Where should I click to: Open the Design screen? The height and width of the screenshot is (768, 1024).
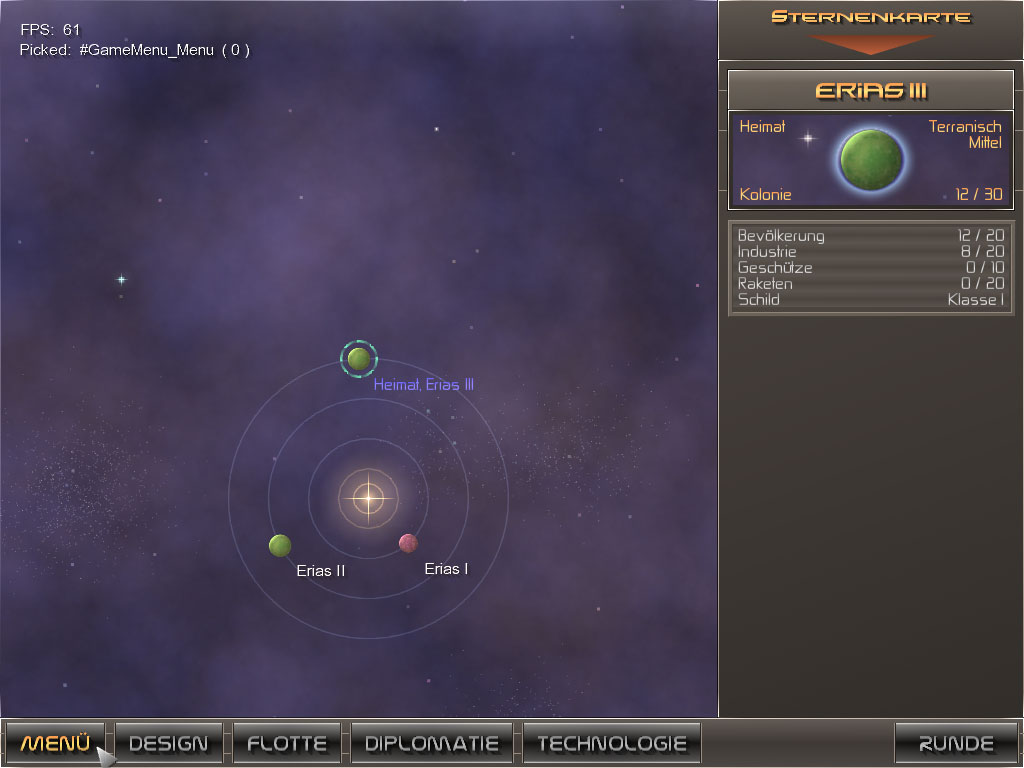tap(168, 743)
